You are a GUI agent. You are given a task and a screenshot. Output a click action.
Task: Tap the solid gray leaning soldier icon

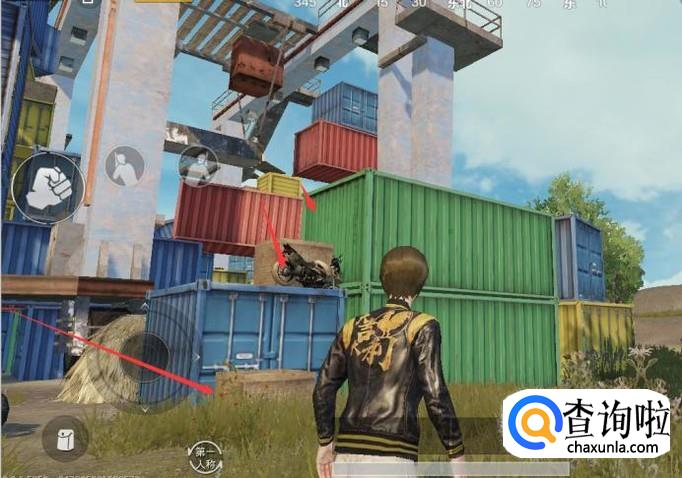click(125, 165)
